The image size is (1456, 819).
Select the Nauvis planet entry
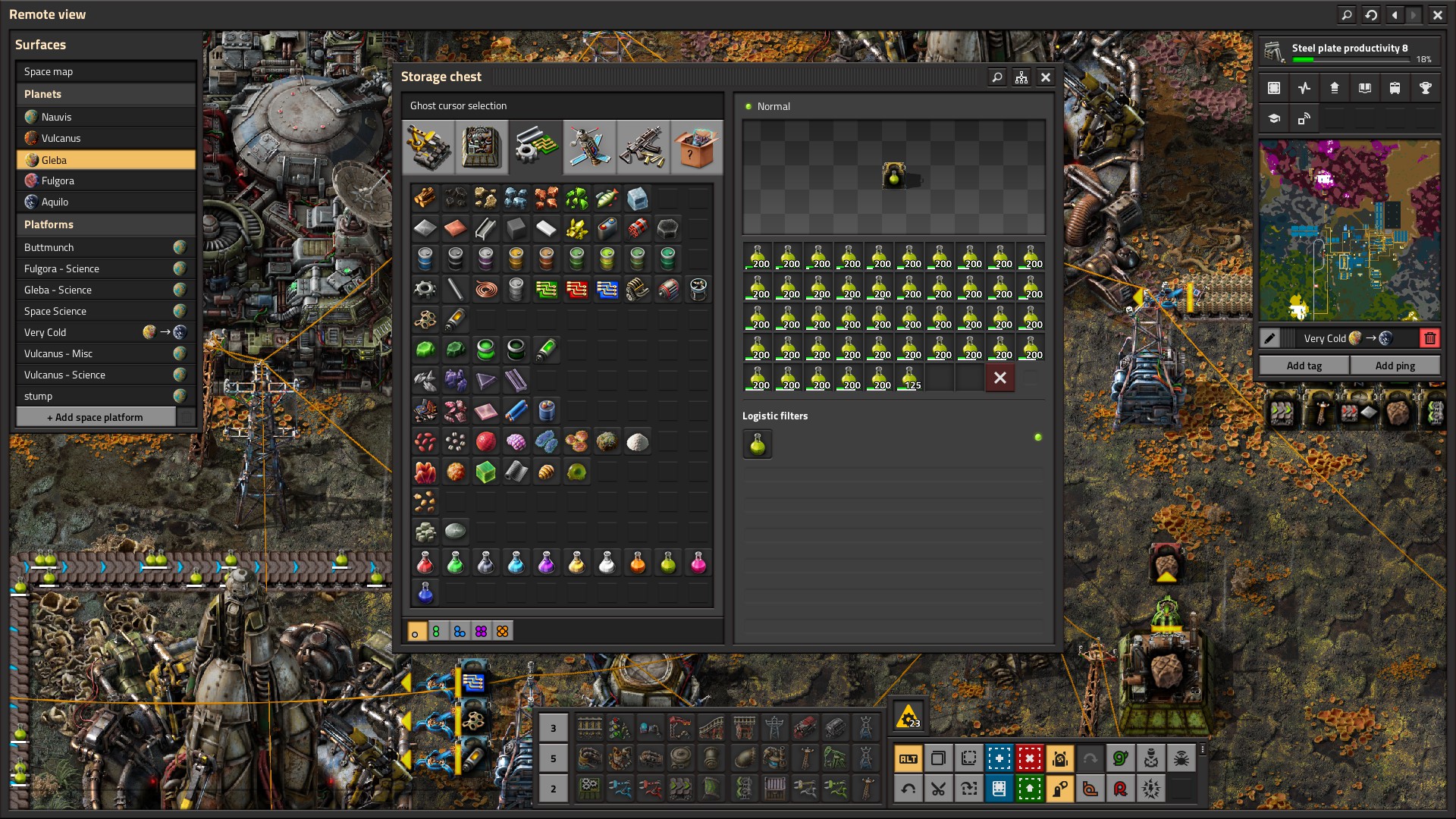(106, 117)
